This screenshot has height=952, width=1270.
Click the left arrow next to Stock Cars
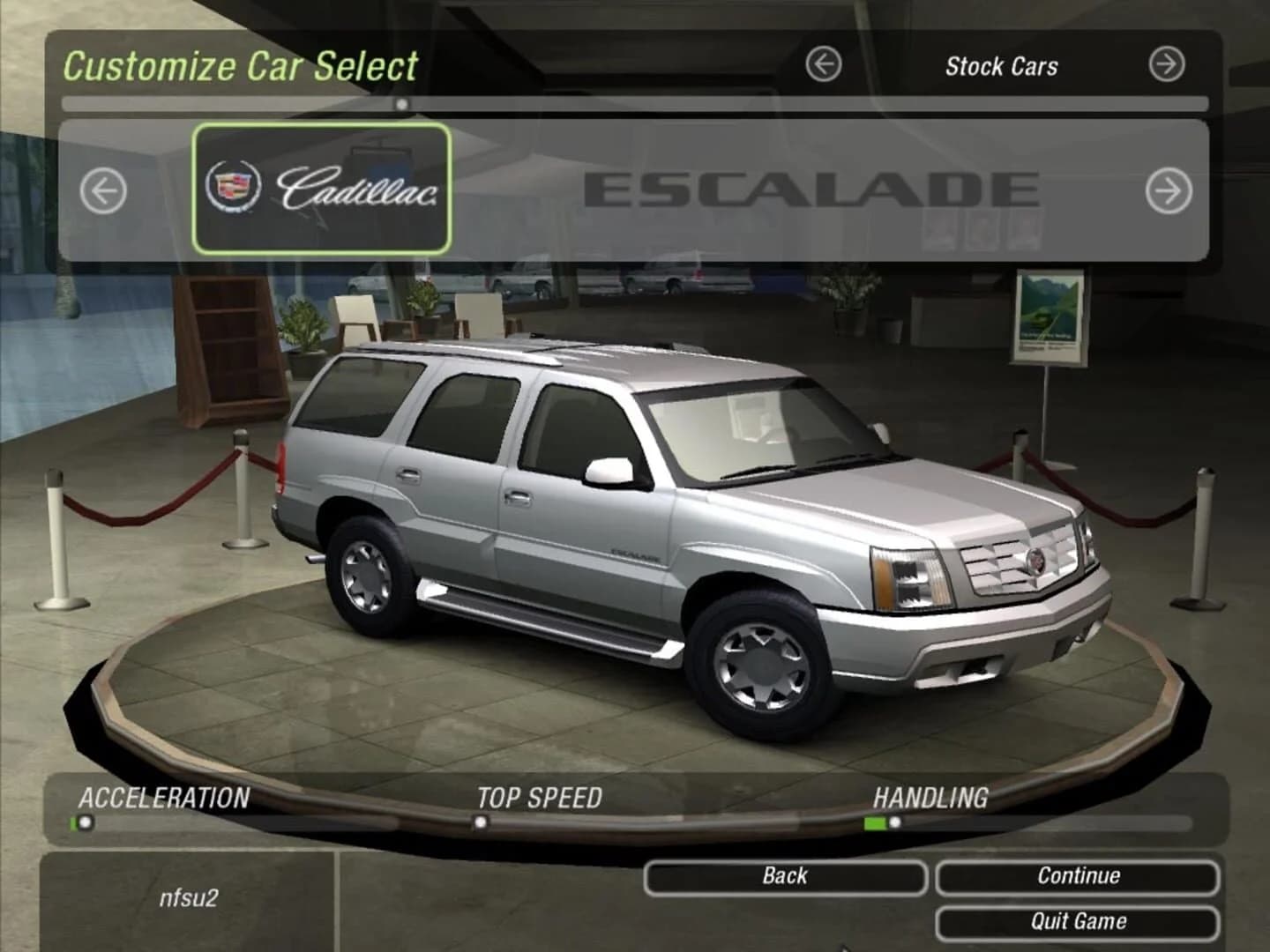click(x=821, y=63)
